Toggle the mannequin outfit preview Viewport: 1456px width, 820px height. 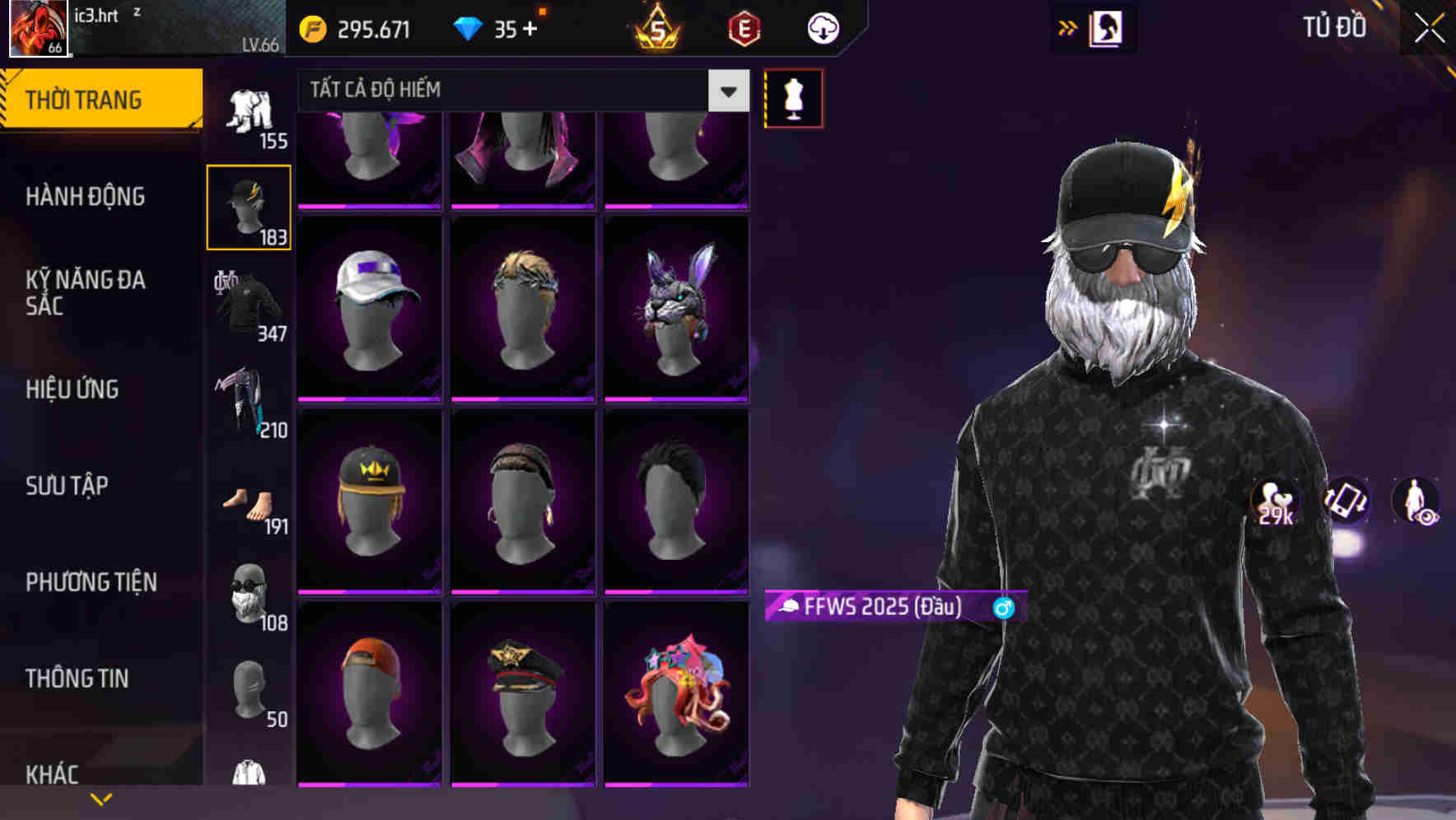click(793, 97)
